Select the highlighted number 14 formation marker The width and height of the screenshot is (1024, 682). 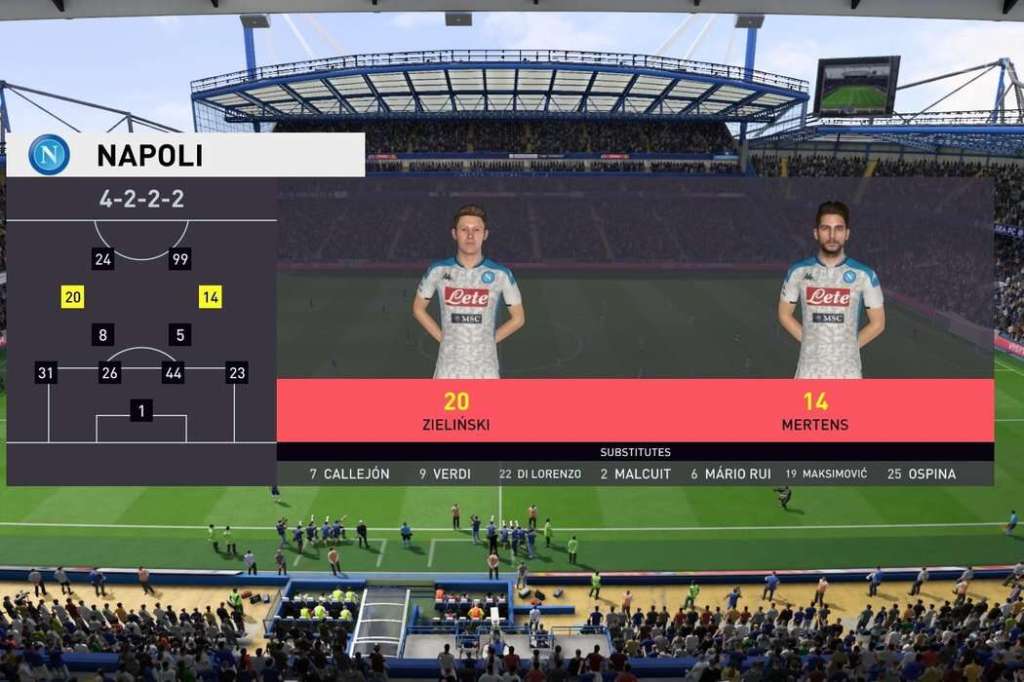pos(210,297)
